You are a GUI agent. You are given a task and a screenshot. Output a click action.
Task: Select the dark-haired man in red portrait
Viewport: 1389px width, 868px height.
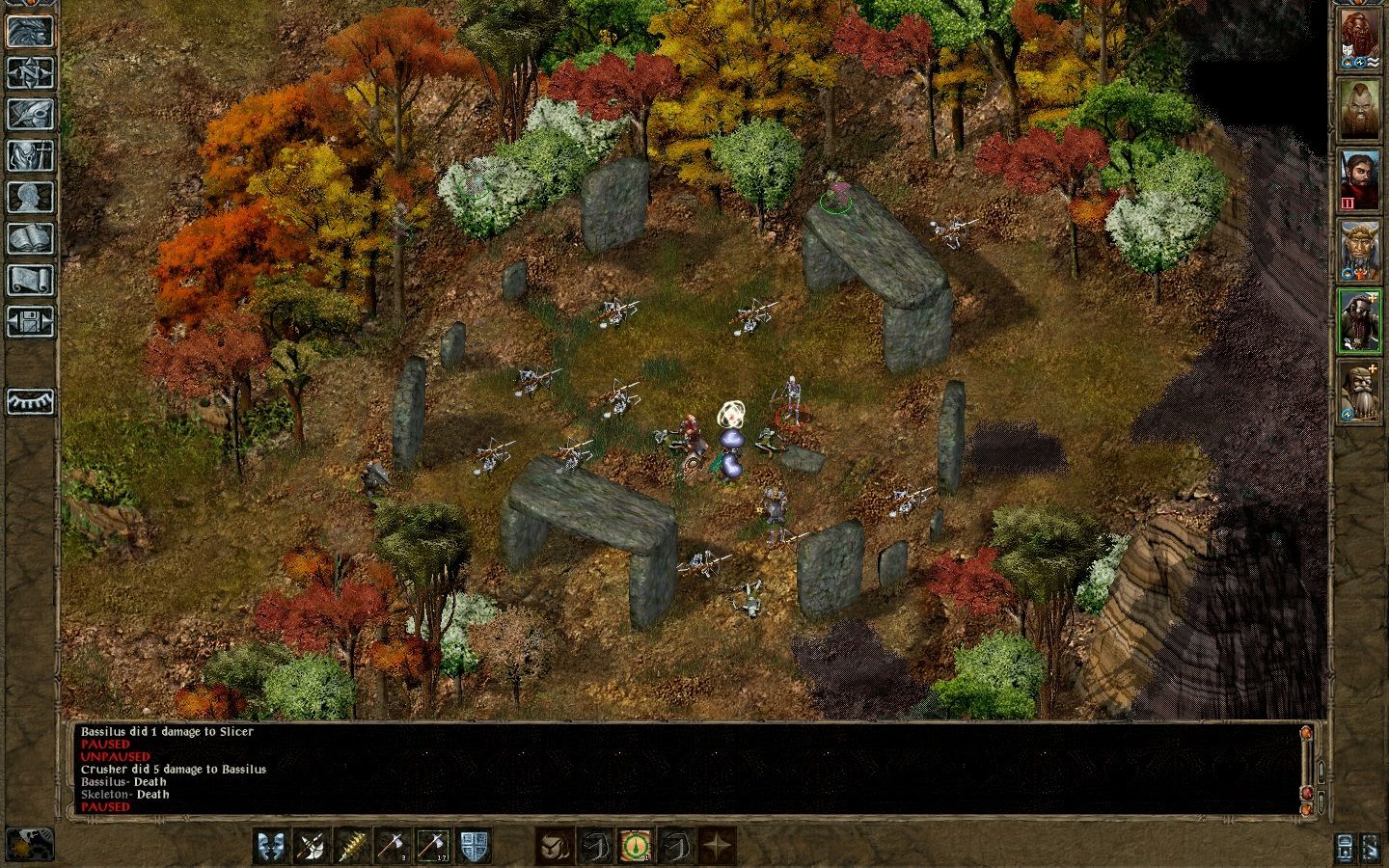tap(1358, 179)
